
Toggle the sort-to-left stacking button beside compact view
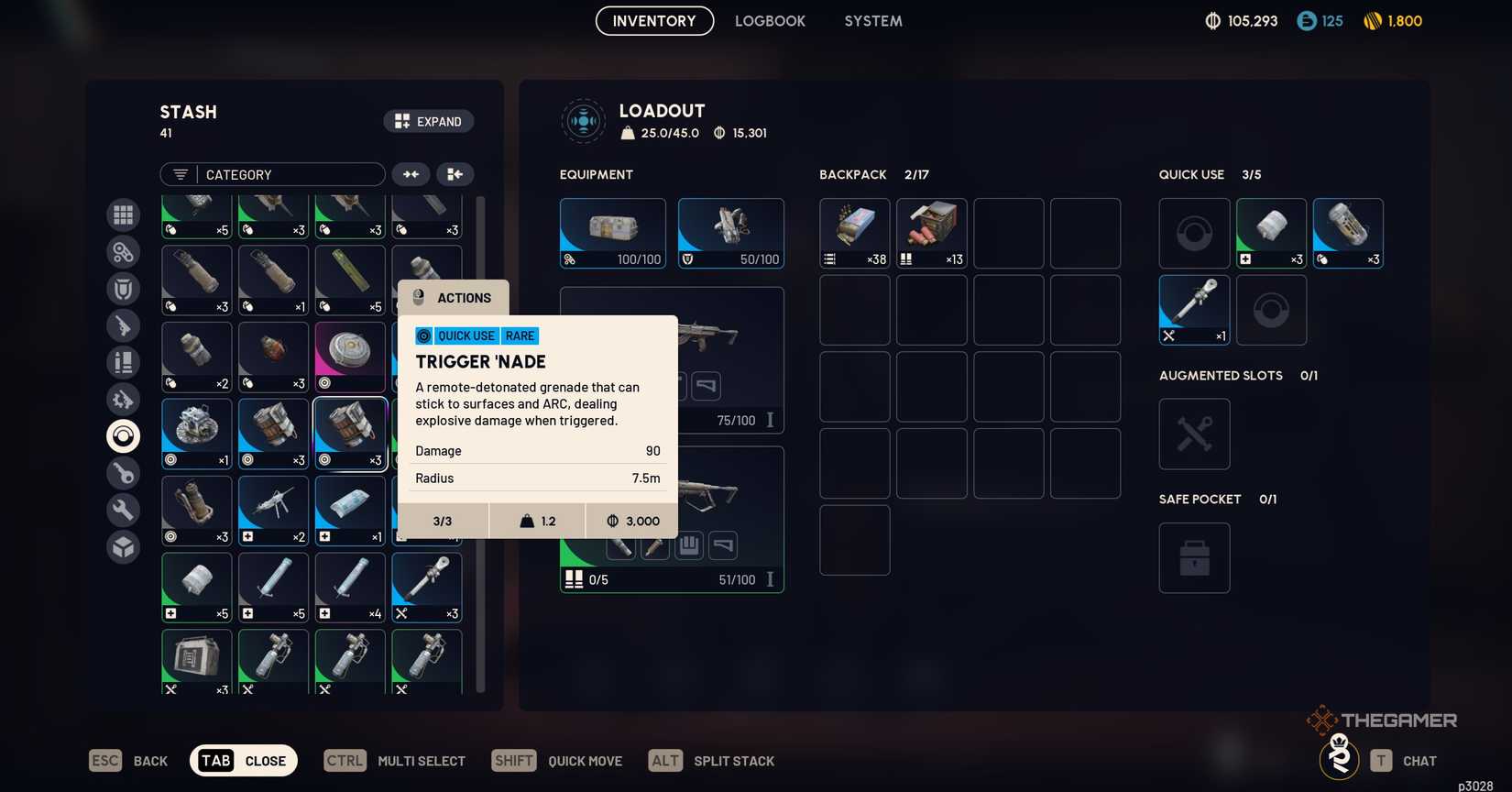tap(455, 173)
